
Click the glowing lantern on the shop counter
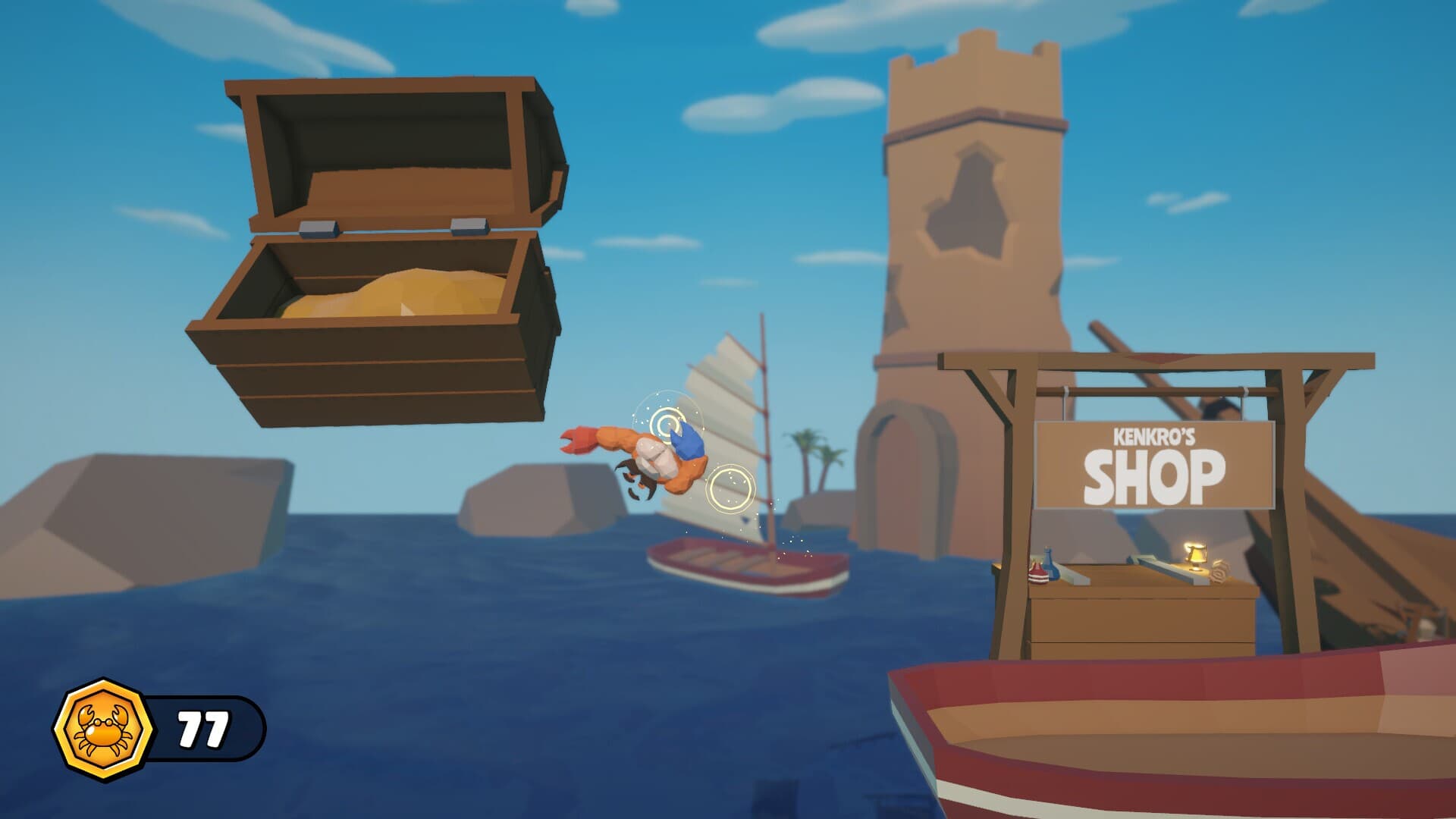[1195, 554]
